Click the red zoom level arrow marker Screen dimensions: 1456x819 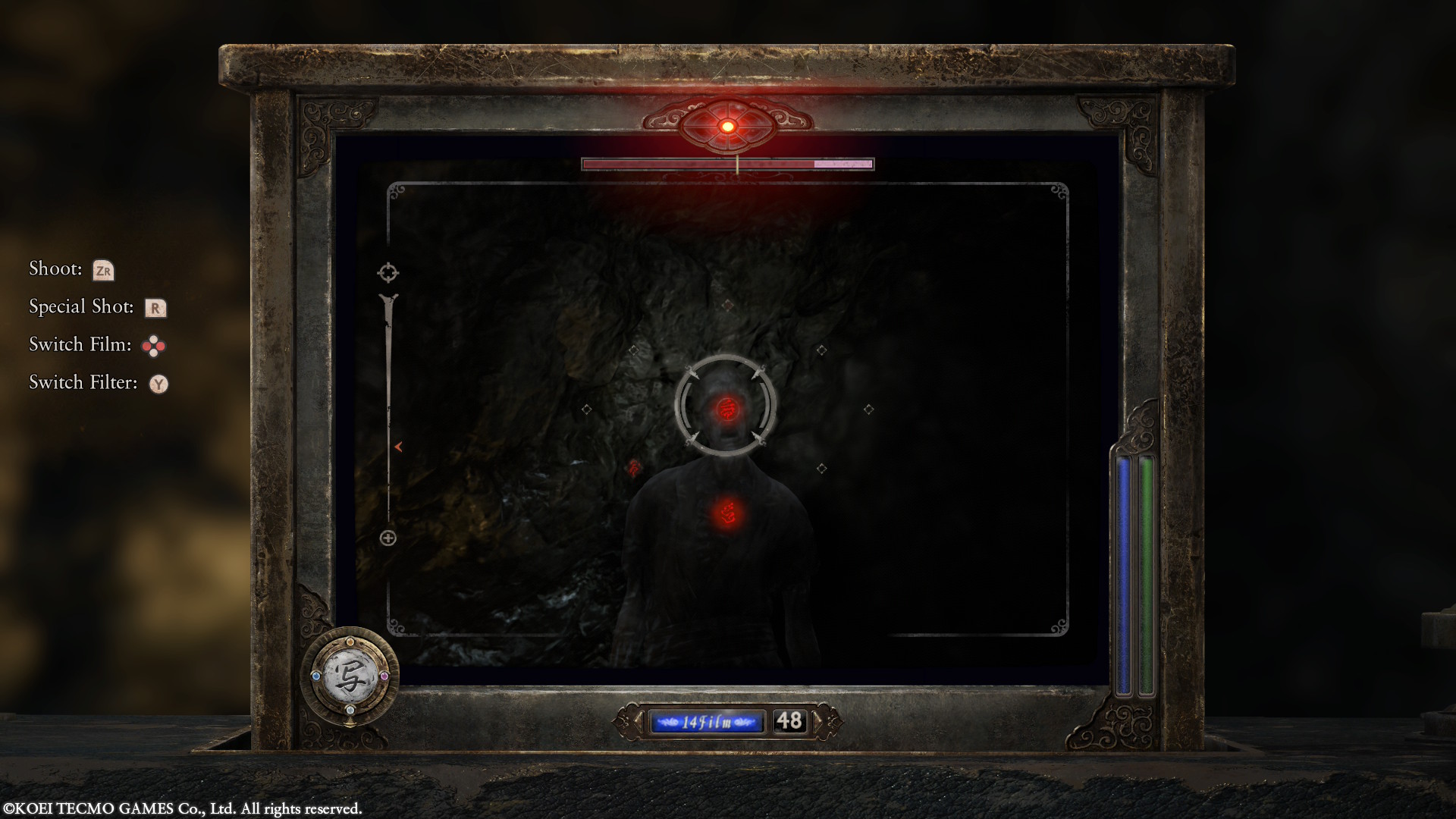coord(397,447)
